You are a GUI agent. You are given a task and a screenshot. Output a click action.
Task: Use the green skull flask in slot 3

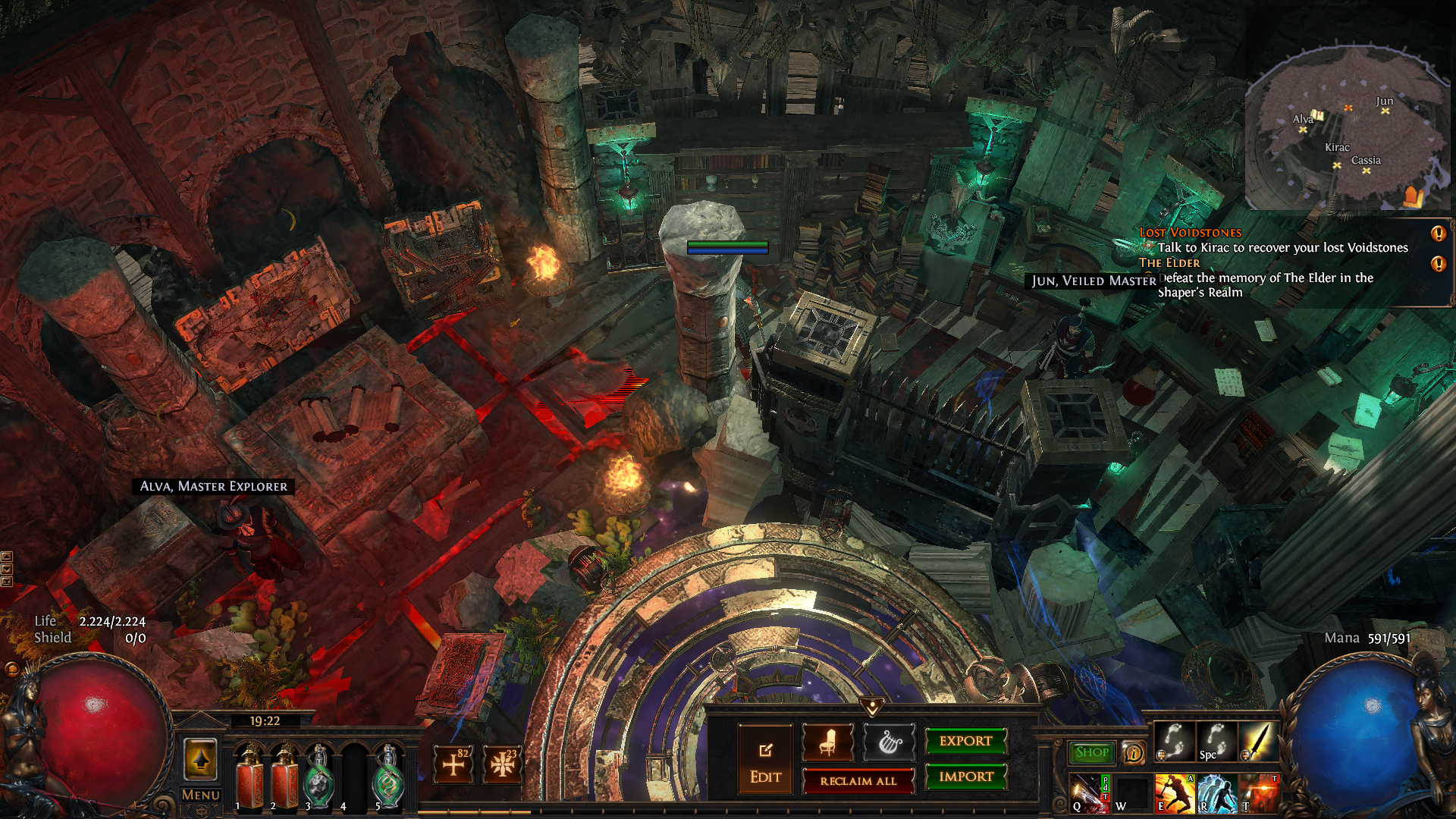coord(319,776)
